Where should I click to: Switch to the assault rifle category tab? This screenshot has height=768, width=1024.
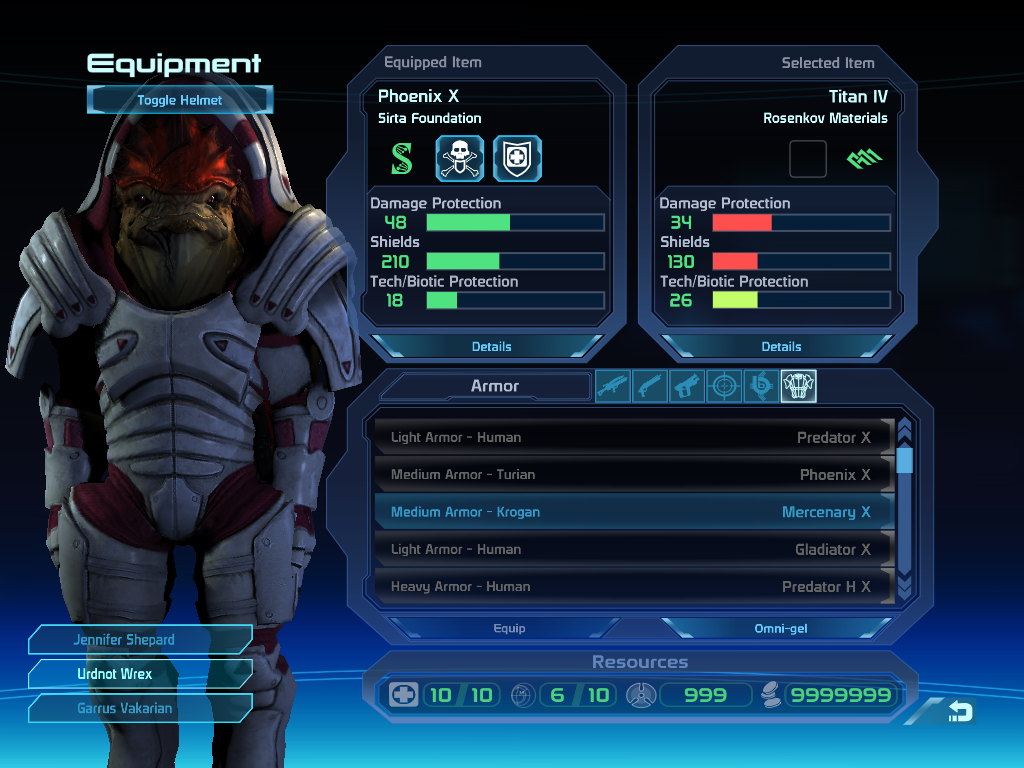(613, 386)
